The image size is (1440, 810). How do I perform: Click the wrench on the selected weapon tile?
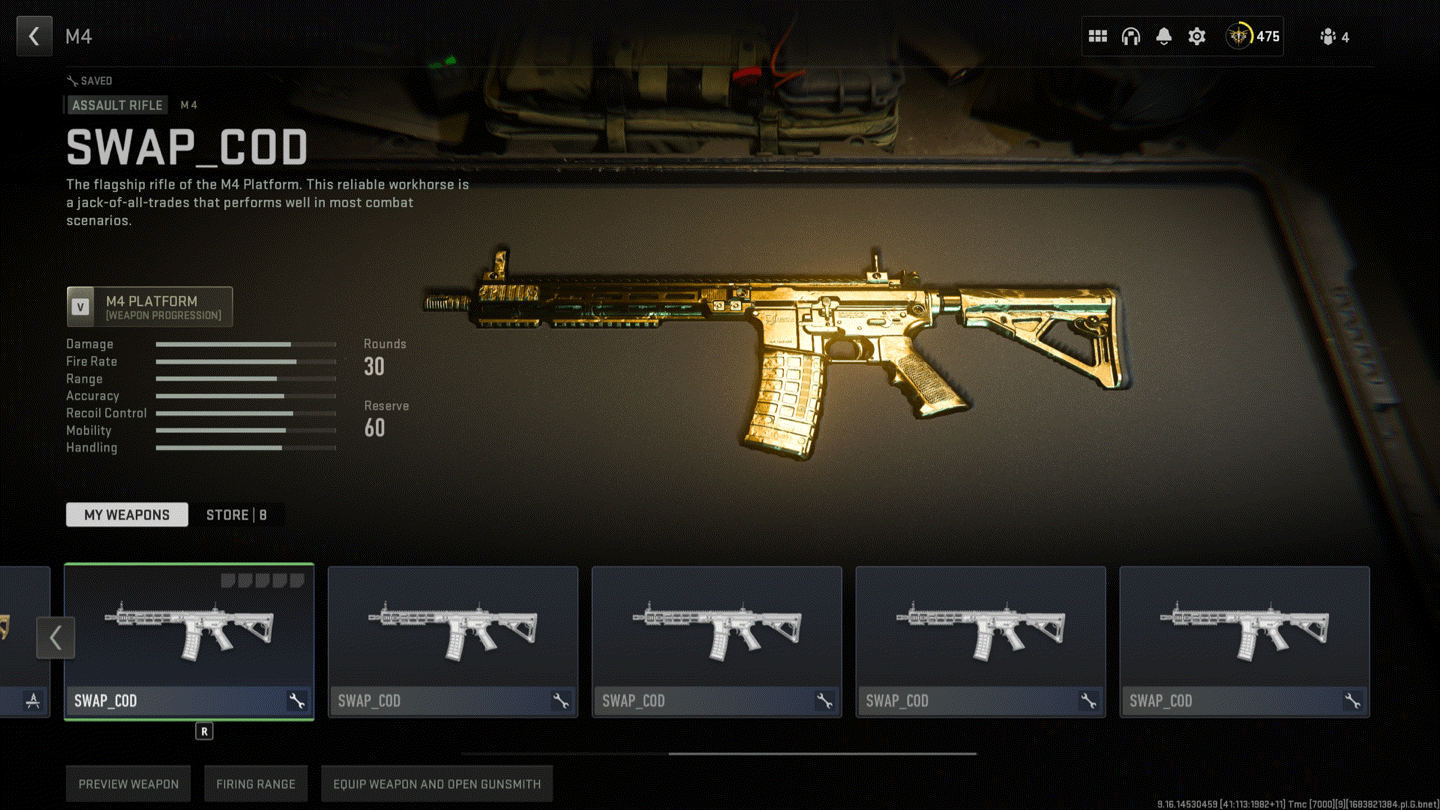(297, 701)
